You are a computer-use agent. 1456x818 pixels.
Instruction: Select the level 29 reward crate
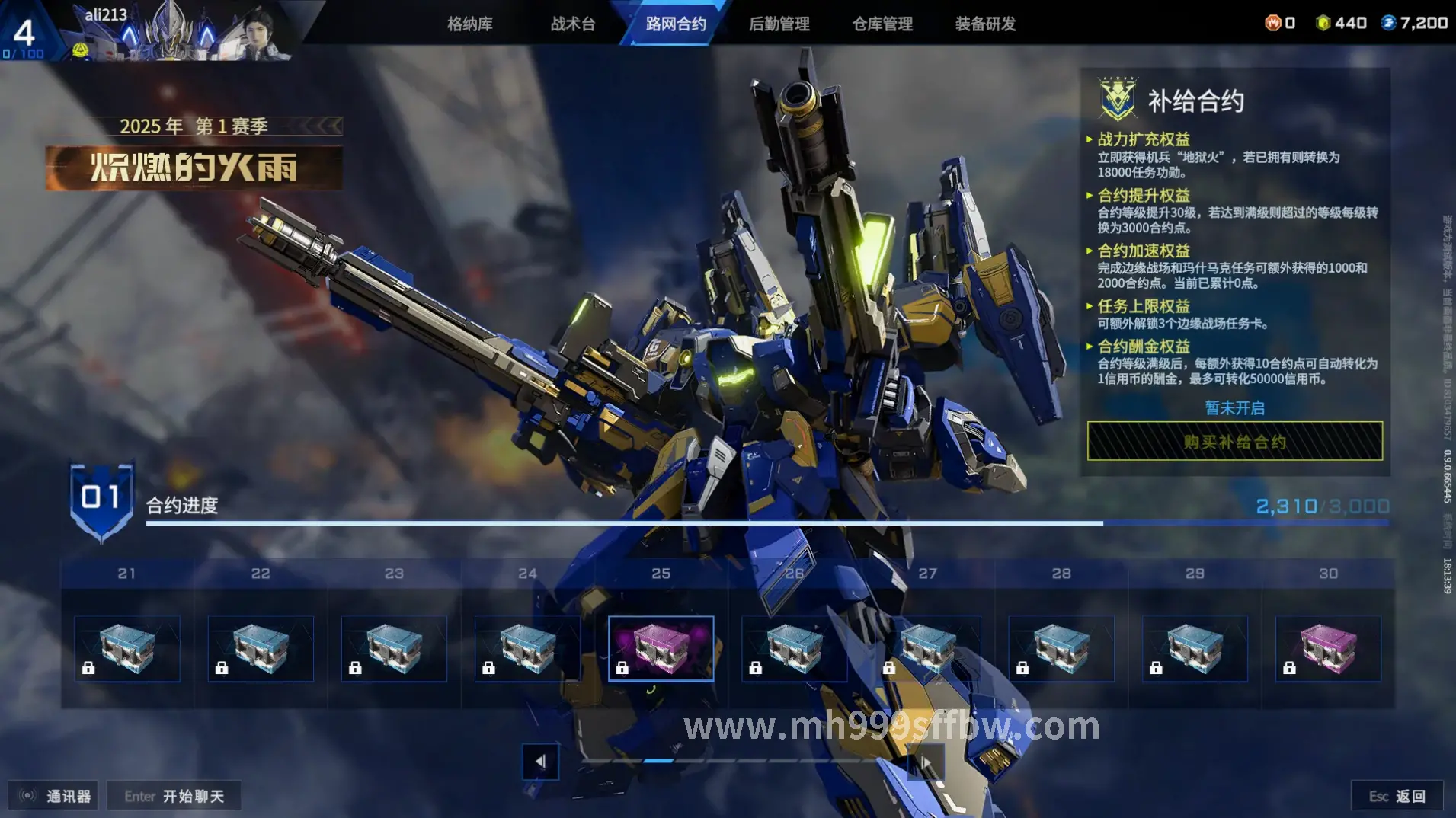coord(1195,648)
